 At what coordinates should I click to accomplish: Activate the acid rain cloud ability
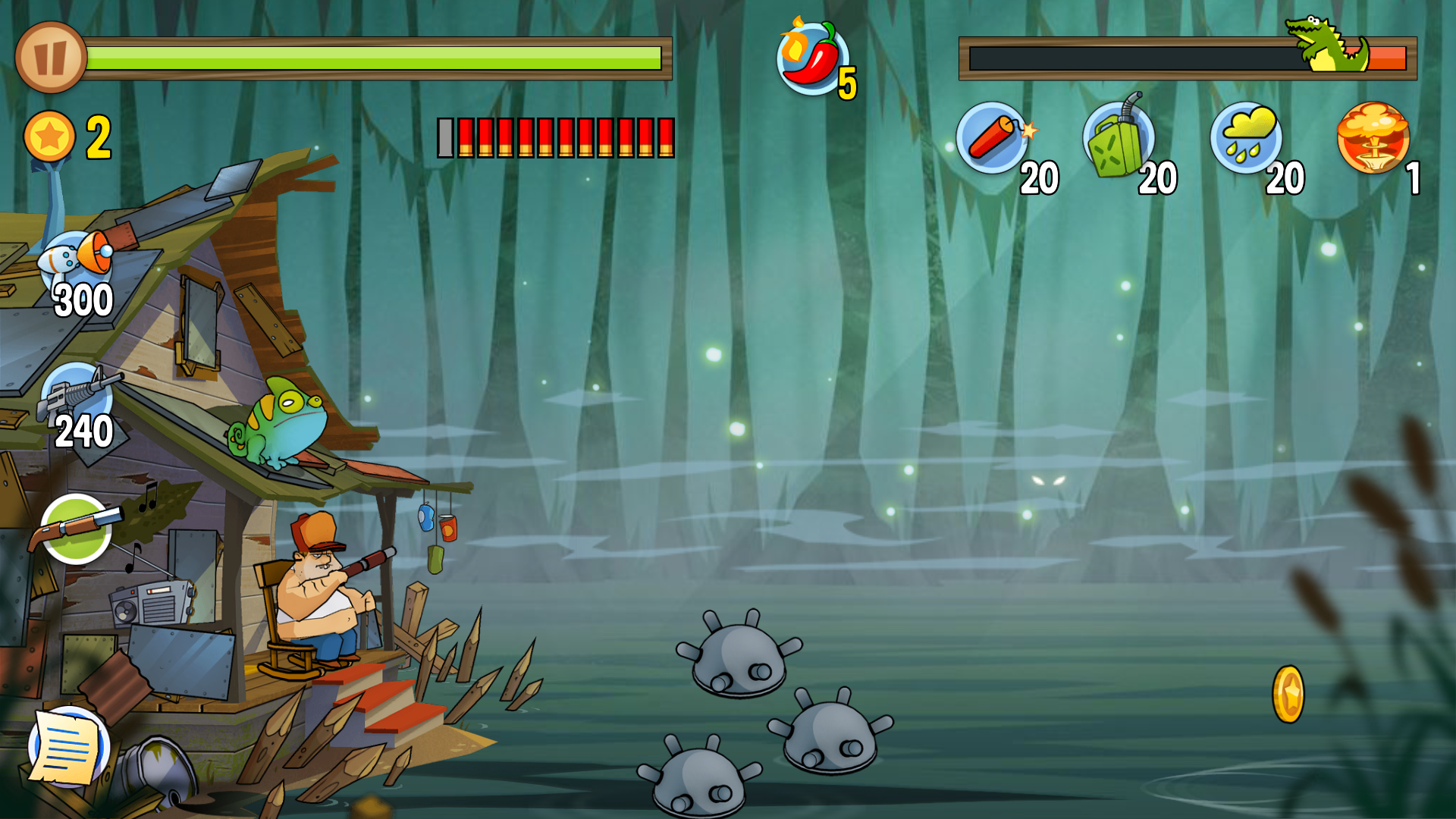coord(1246,138)
